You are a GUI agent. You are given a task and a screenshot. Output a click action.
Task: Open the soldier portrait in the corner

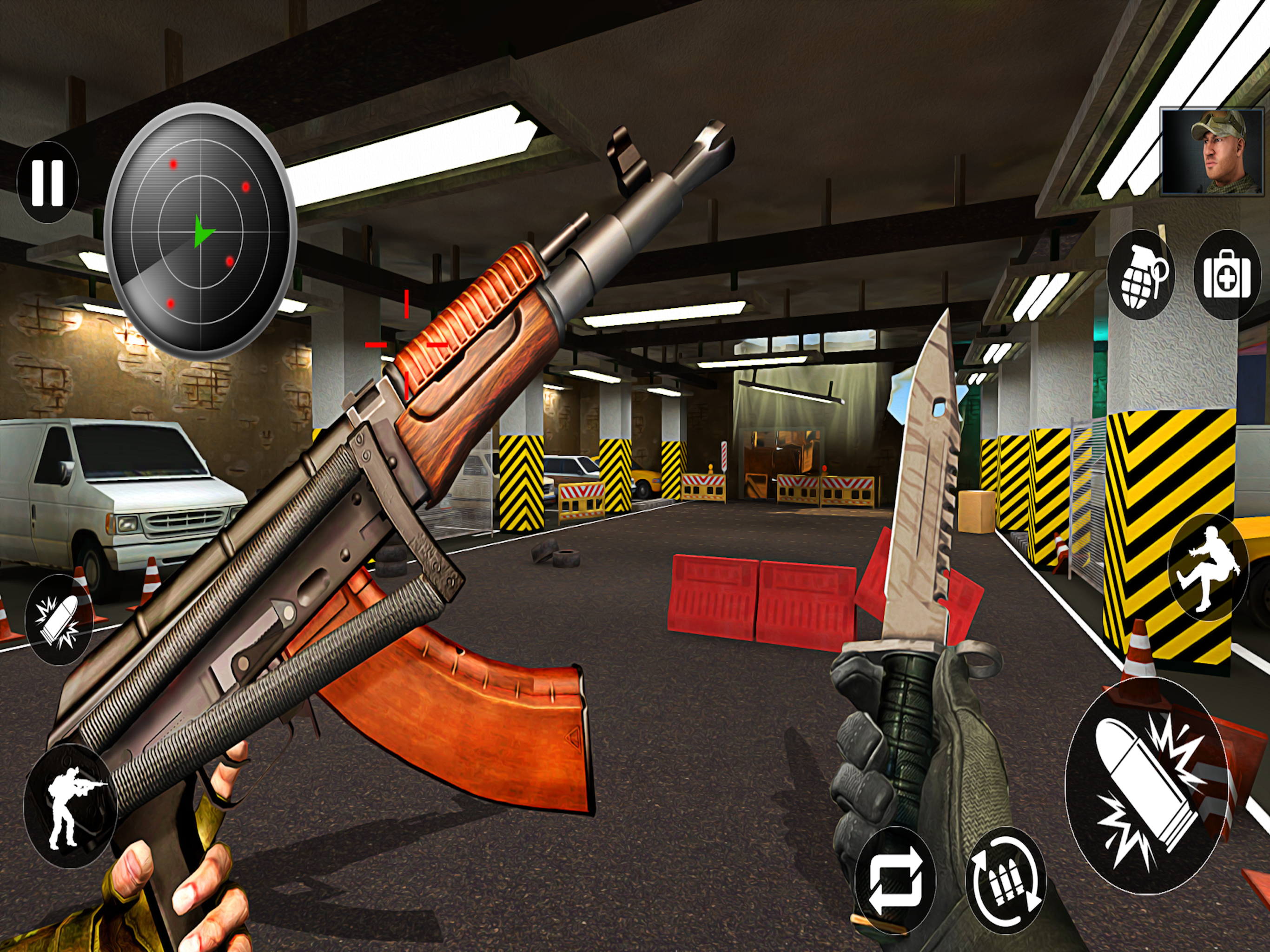(1213, 152)
